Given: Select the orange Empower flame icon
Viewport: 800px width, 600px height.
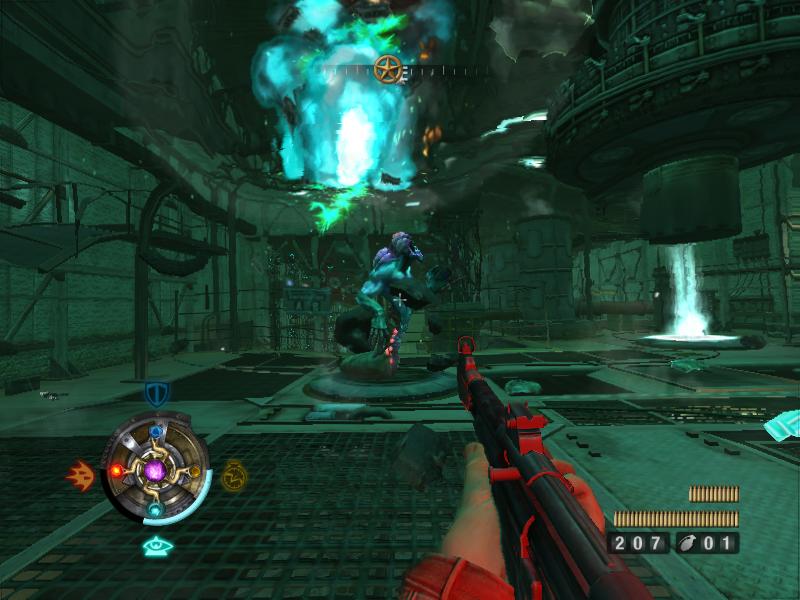Looking at the screenshot, I should pyautogui.click(x=80, y=474).
